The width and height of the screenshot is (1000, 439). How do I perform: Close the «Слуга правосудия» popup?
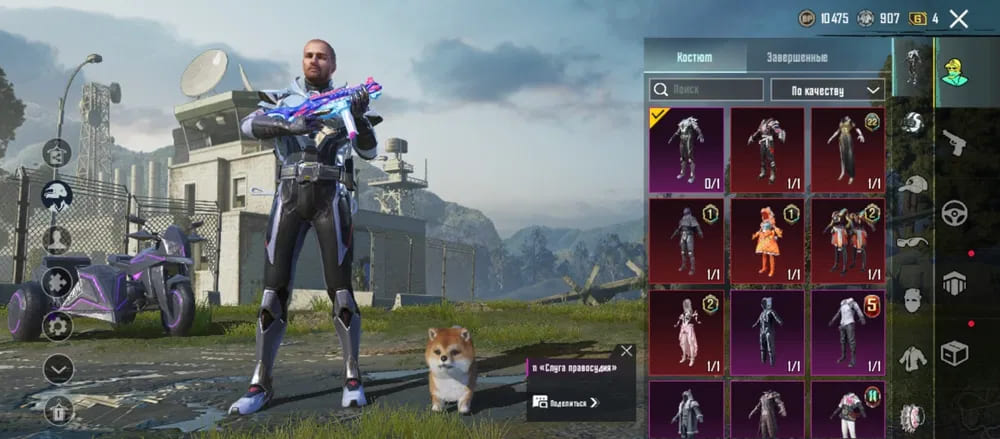[x=626, y=351]
